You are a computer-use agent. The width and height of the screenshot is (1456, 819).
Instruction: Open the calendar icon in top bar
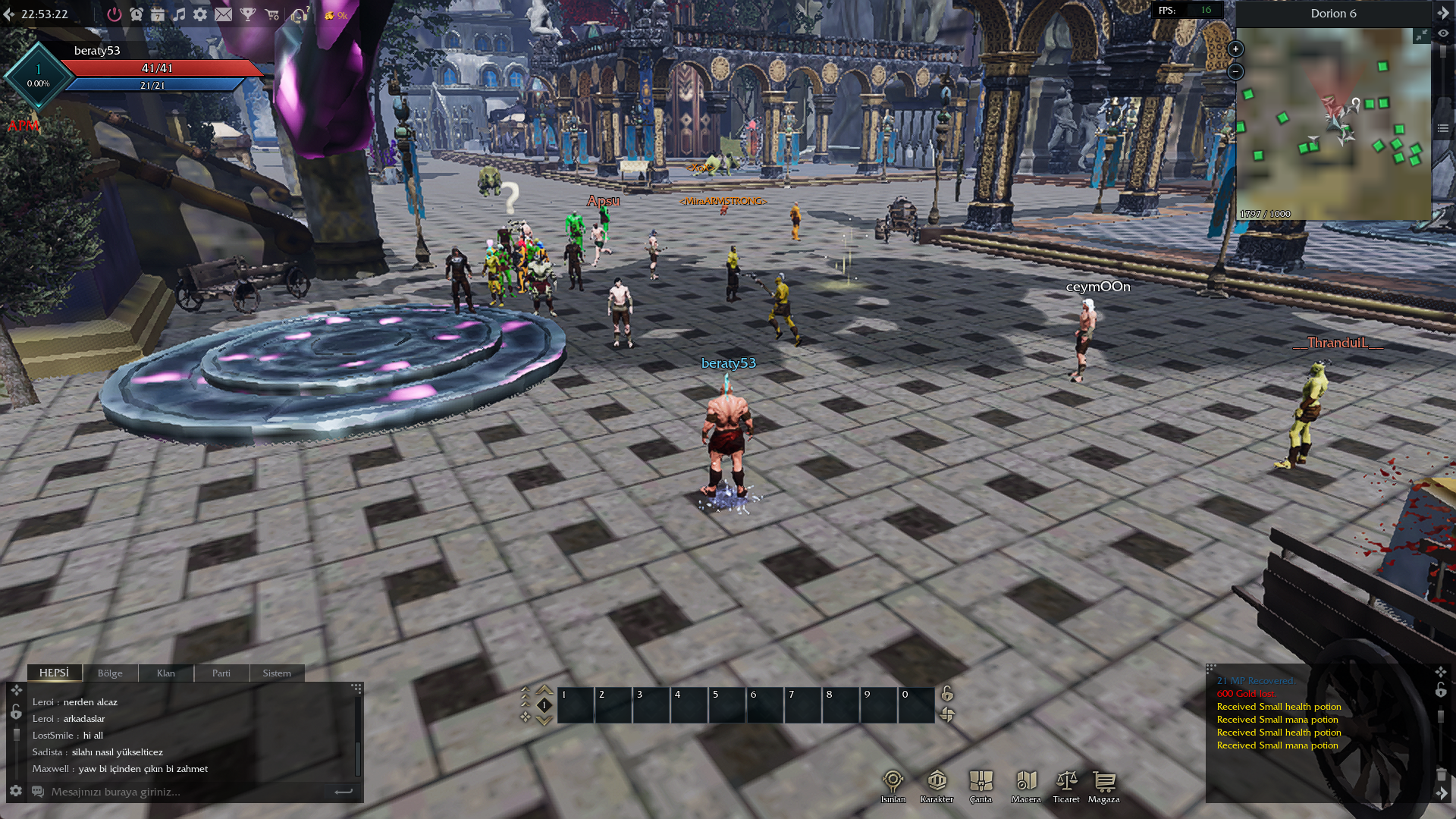(x=158, y=14)
